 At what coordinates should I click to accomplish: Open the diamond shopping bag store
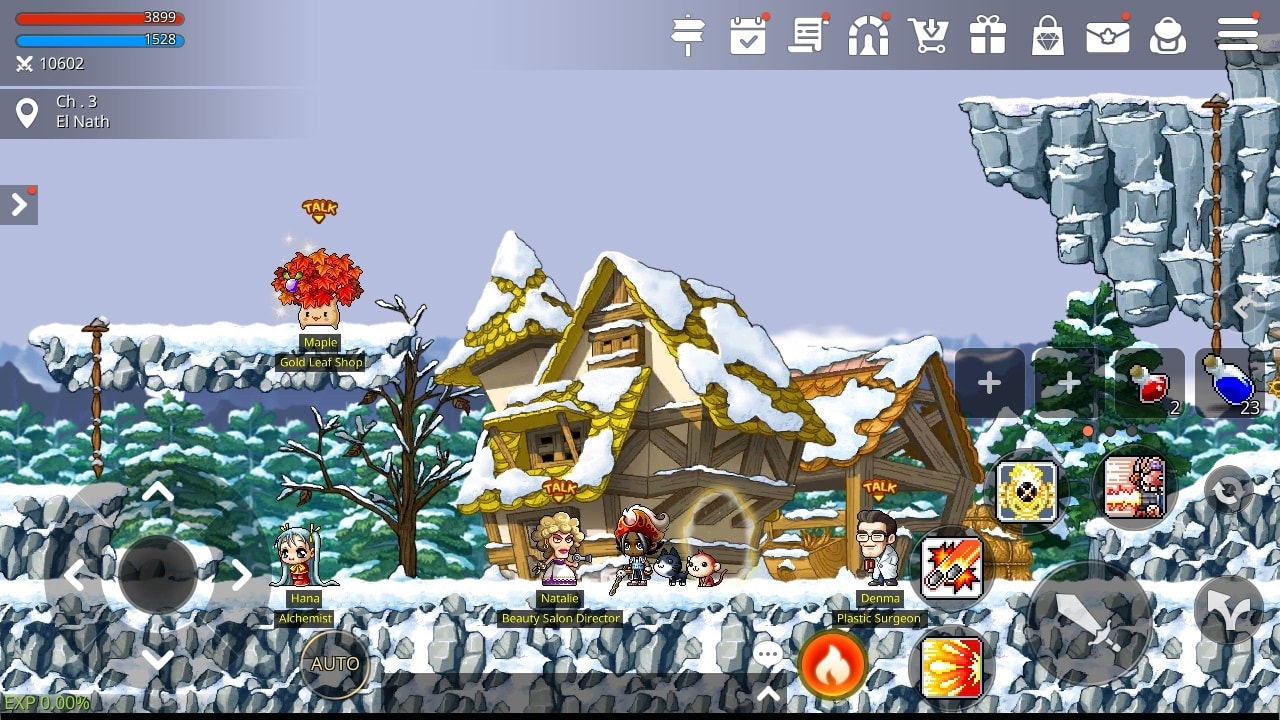(1047, 36)
